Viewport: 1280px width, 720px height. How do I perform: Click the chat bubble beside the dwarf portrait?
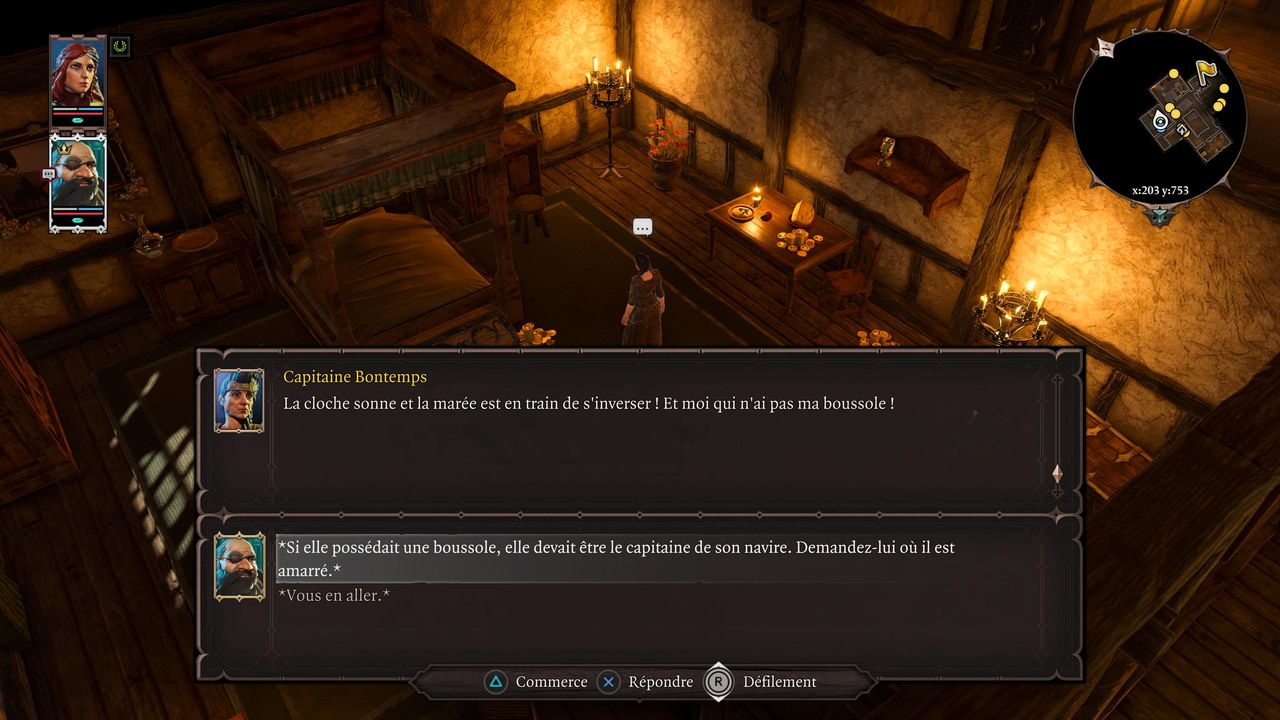(x=48, y=174)
